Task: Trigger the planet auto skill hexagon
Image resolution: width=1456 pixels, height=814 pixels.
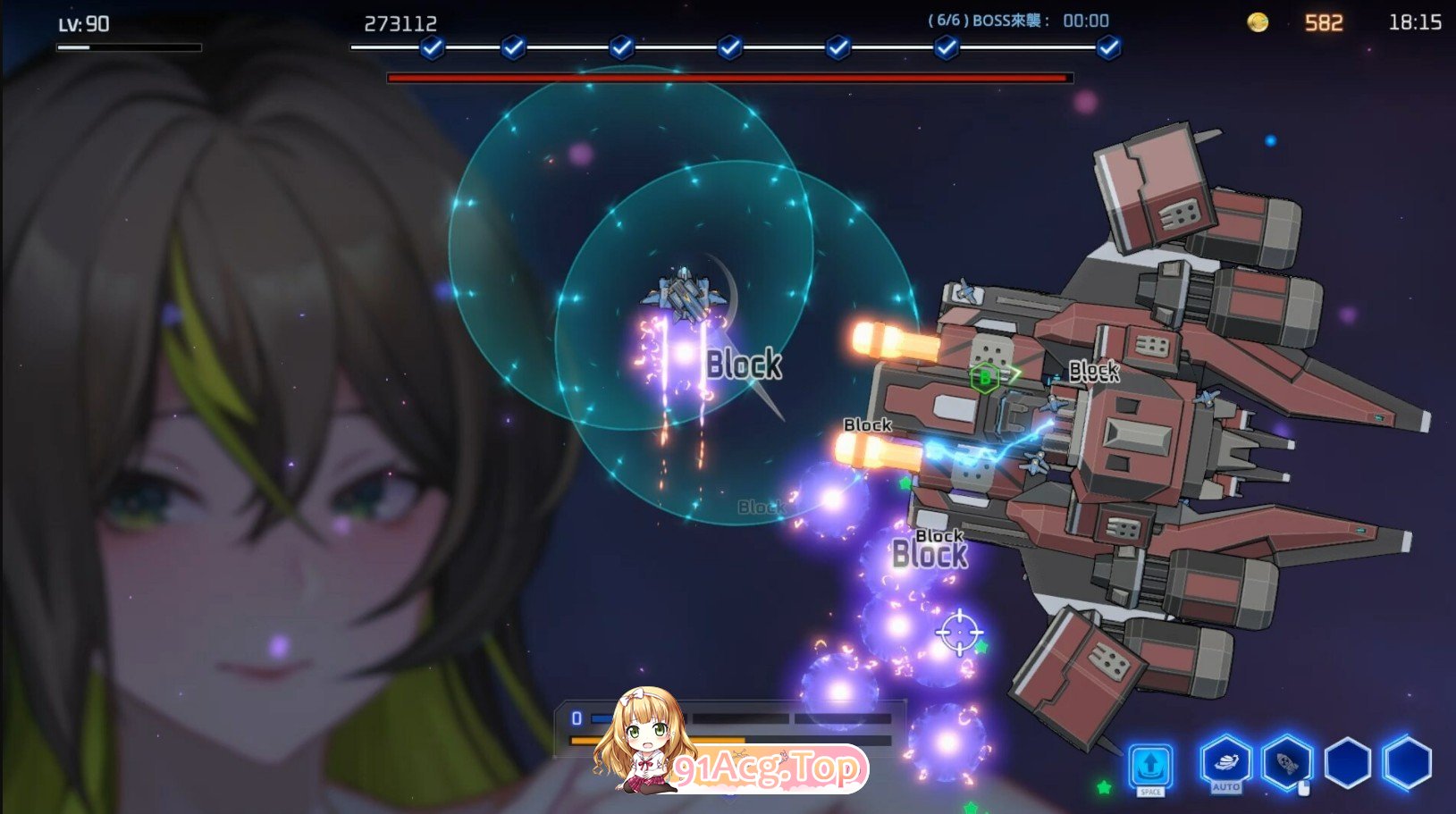Action: 1225,762
